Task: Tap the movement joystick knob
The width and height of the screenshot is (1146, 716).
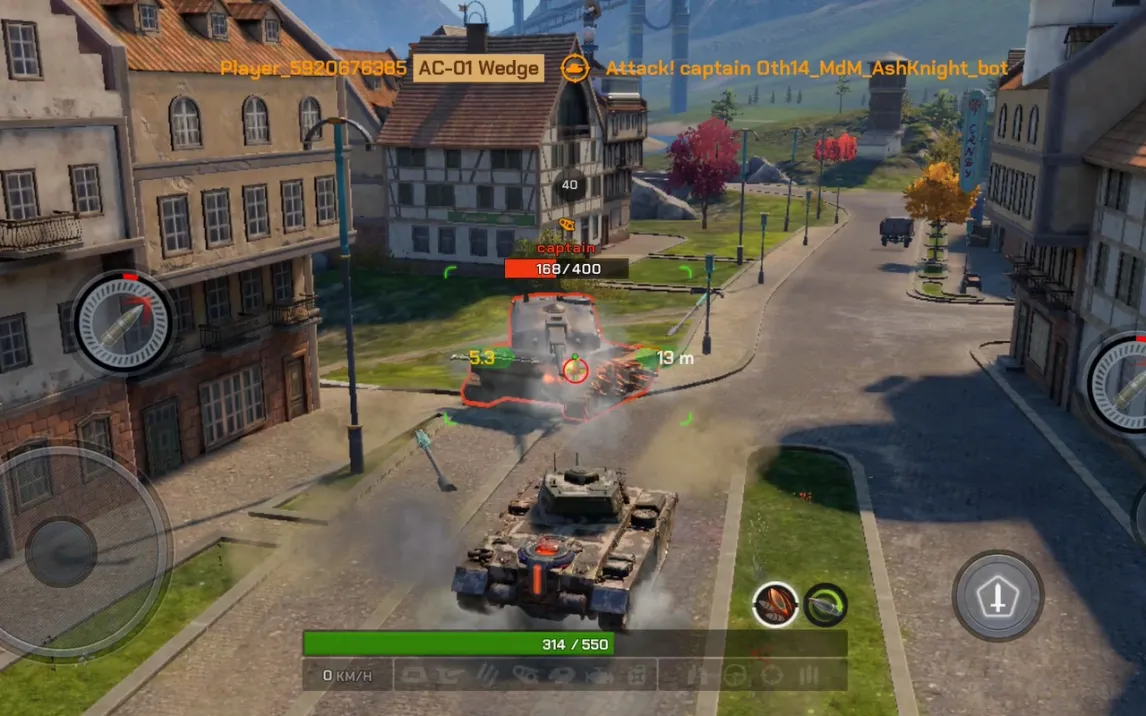Action: coord(61,551)
